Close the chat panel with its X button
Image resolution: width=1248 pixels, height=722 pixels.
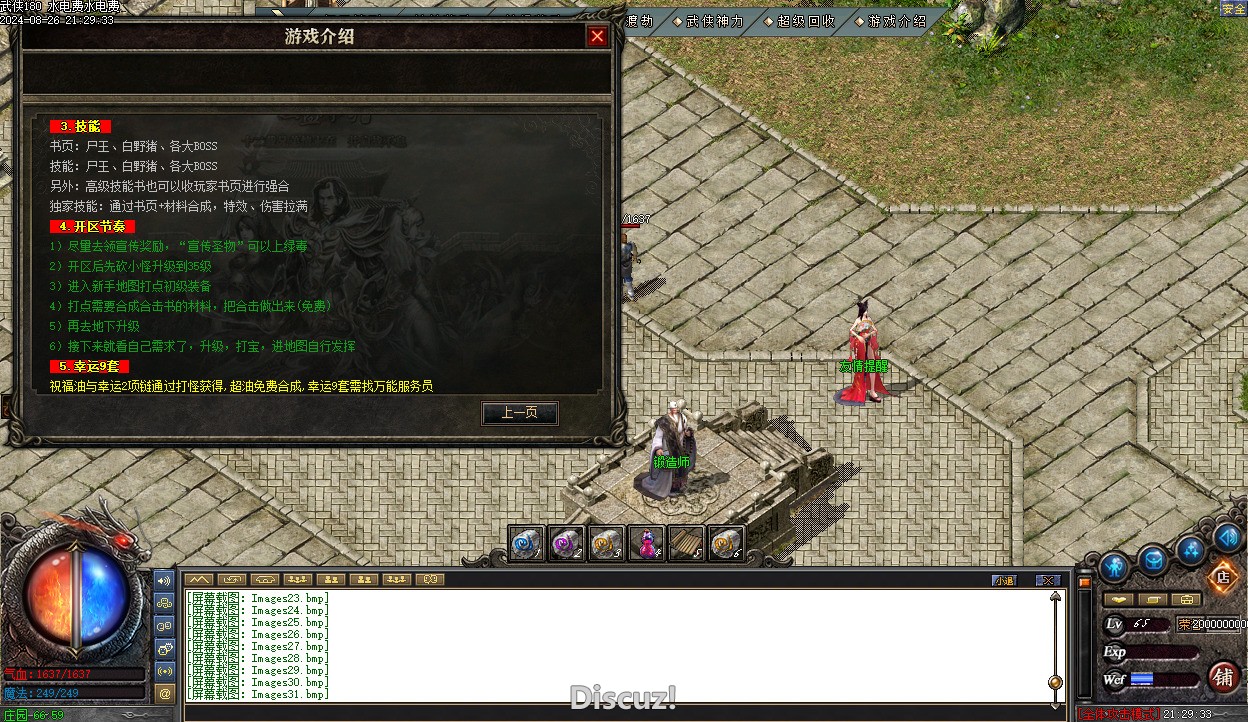[1047, 580]
